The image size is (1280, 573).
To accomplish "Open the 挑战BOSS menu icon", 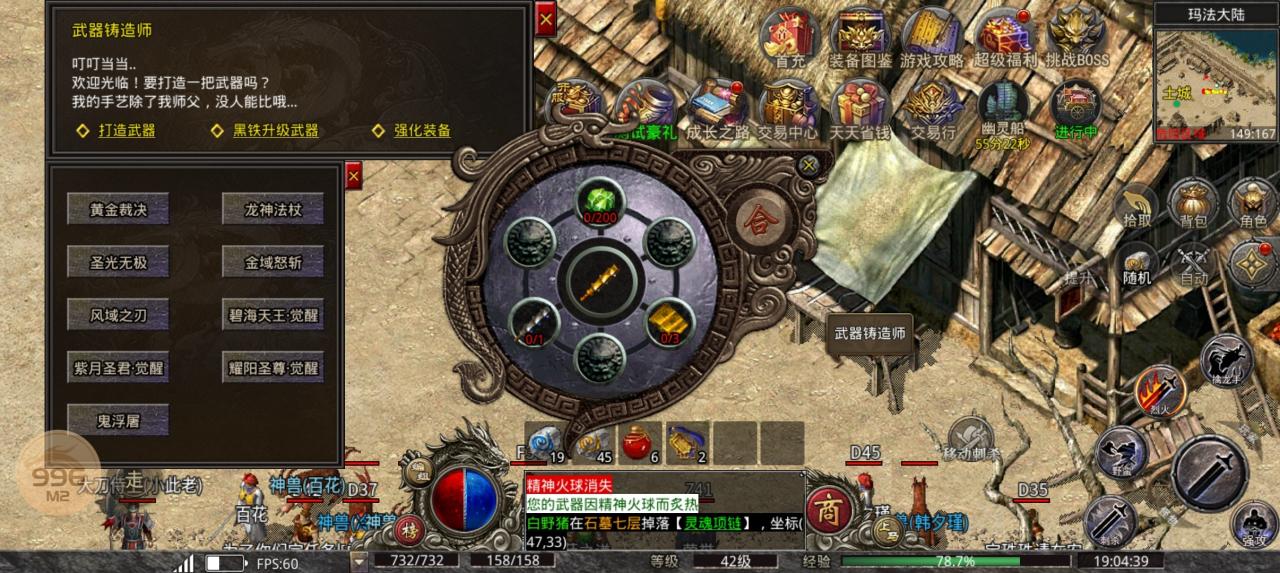I will pyautogui.click(x=1077, y=39).
